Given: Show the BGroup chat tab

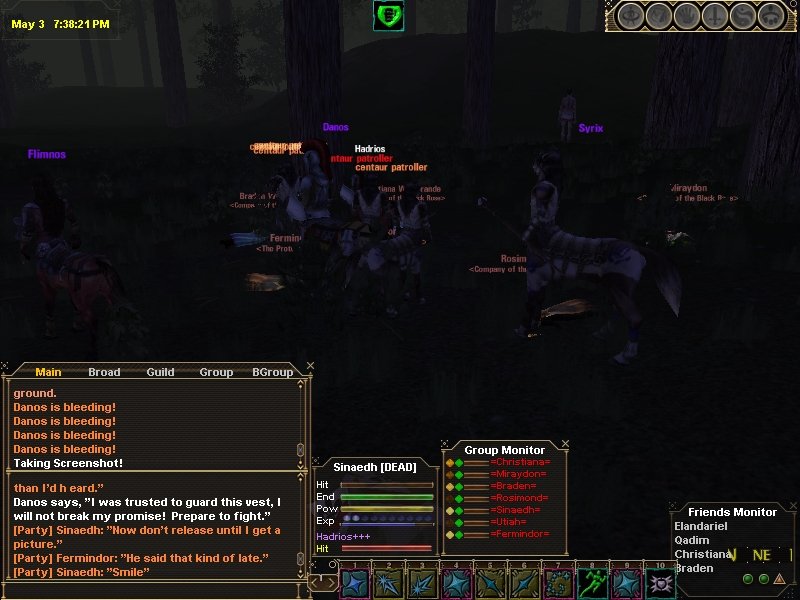Looking at the screenshot, I should click(x=272, y=372).
